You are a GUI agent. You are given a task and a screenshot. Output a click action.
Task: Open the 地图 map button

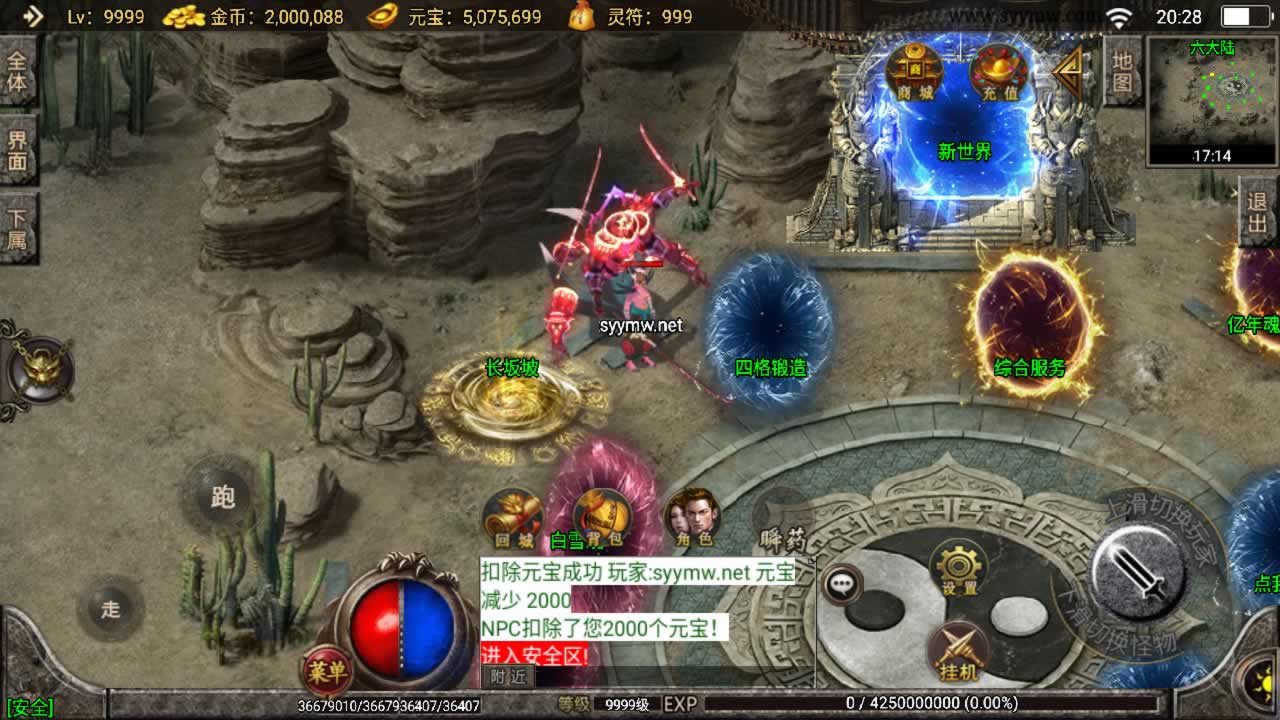pos(1122,71)
